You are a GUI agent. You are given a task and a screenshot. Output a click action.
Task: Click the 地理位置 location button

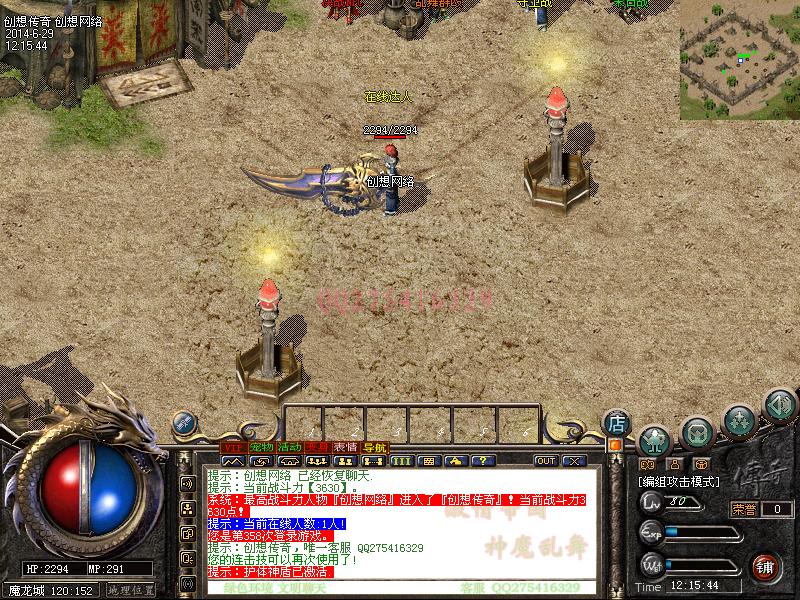pyautogui.click(x=131, y=590)
